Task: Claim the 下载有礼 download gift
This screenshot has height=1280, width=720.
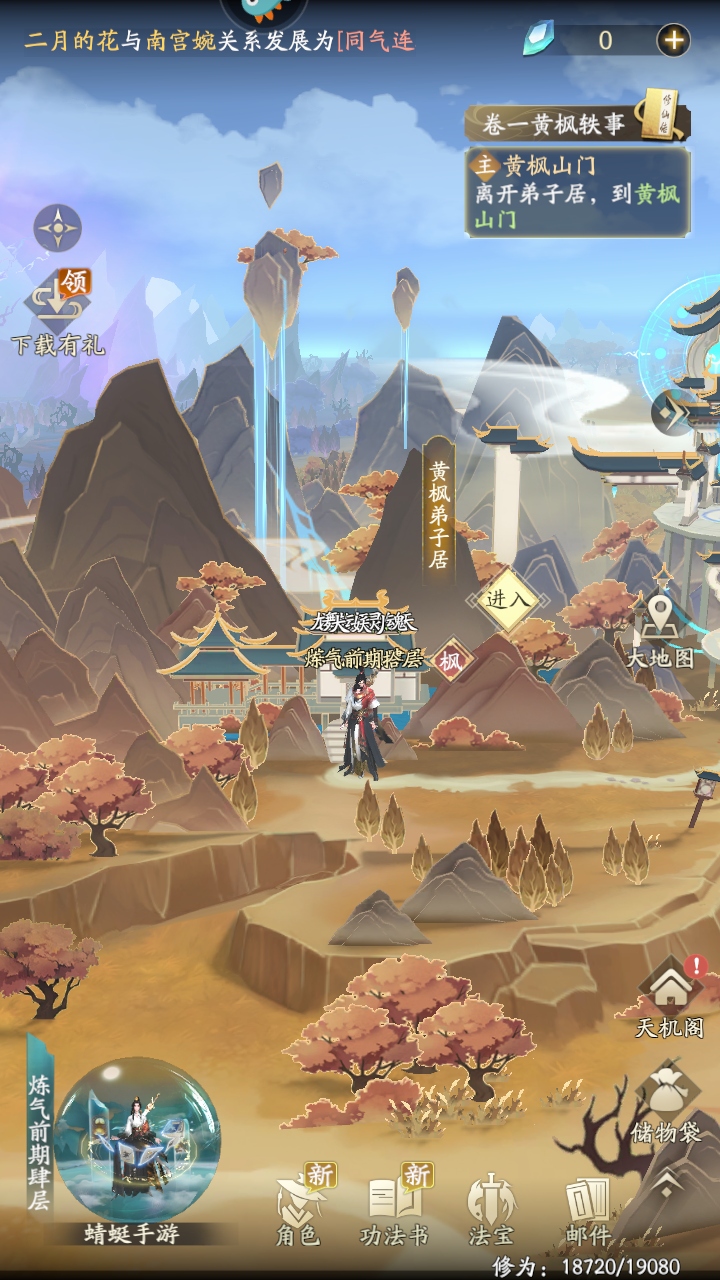Action: (58, 308)
